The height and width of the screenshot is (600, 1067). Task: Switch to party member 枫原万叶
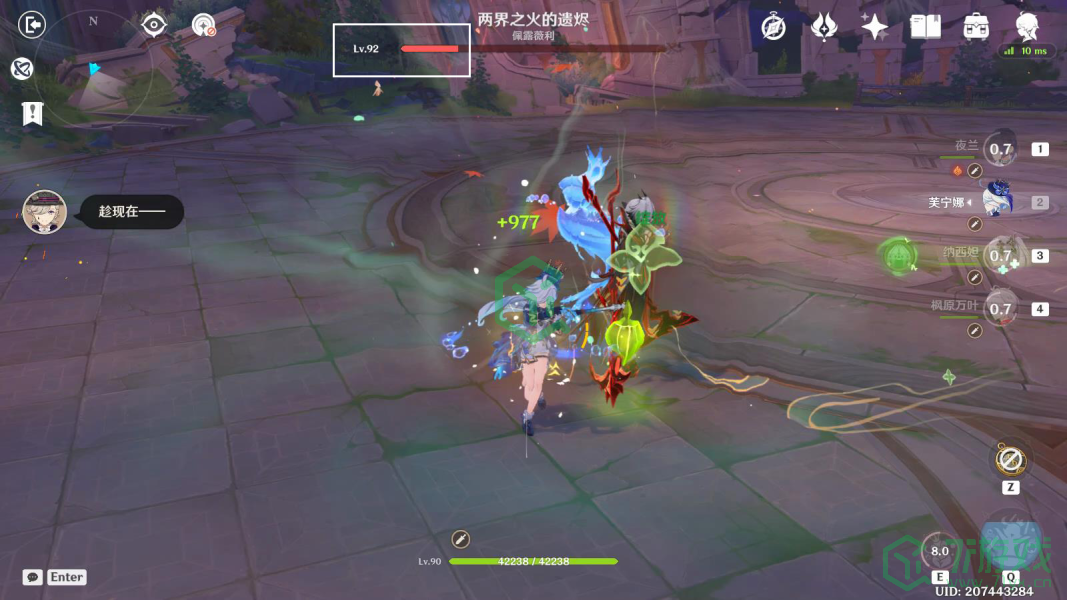[1001, 308]
